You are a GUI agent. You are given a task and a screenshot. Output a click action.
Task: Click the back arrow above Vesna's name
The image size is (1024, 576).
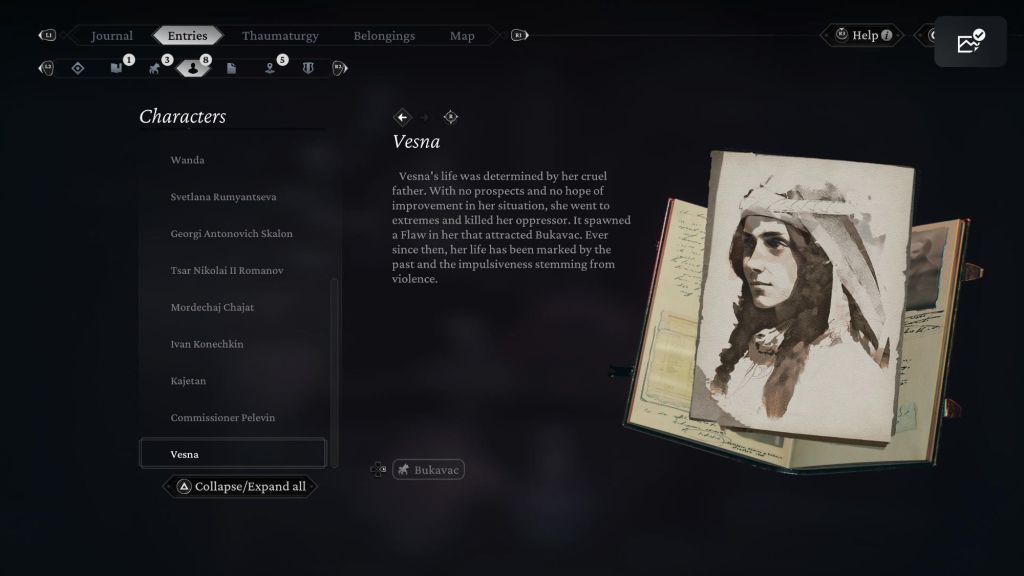[x=403, y=117]
